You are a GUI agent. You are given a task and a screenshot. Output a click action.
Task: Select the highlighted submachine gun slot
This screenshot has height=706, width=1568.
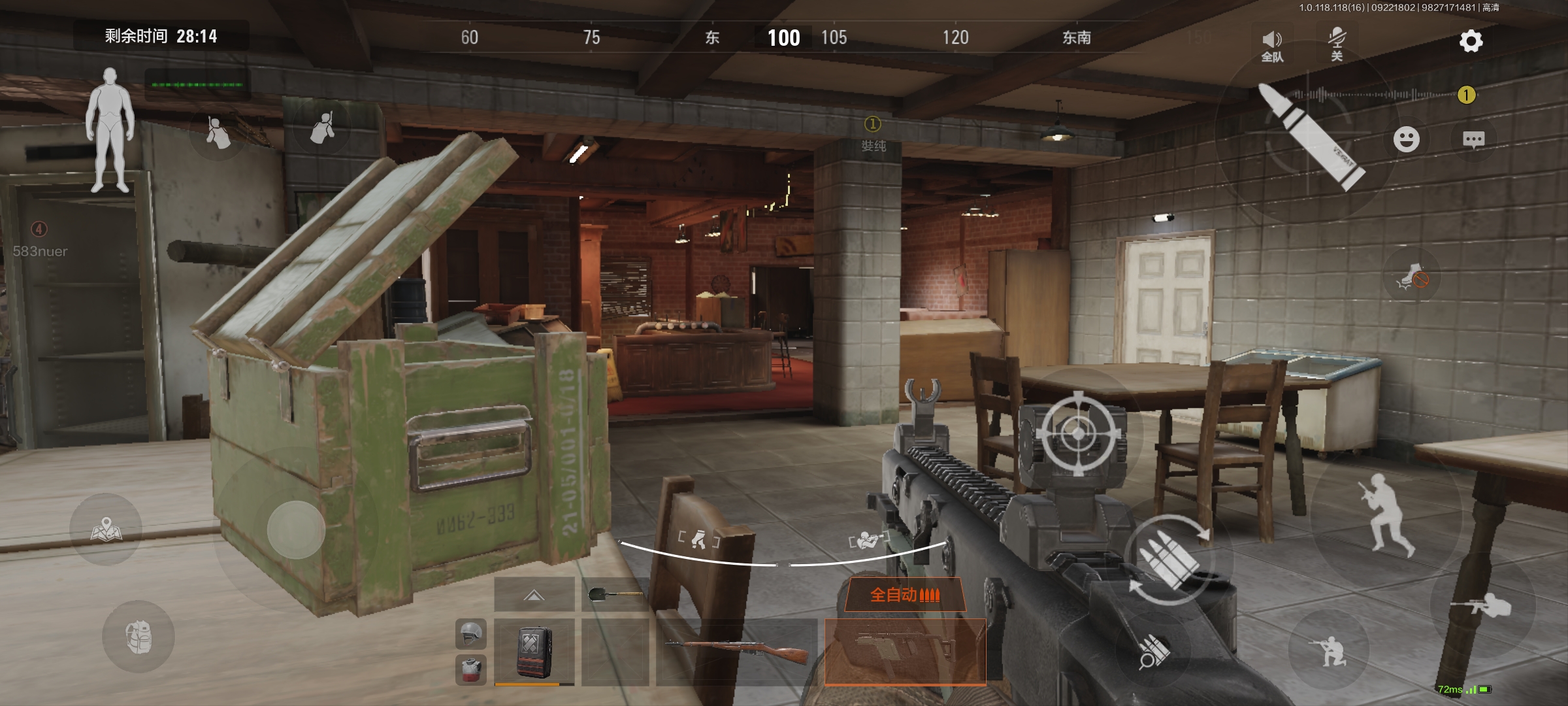click(x=905, y=651)
